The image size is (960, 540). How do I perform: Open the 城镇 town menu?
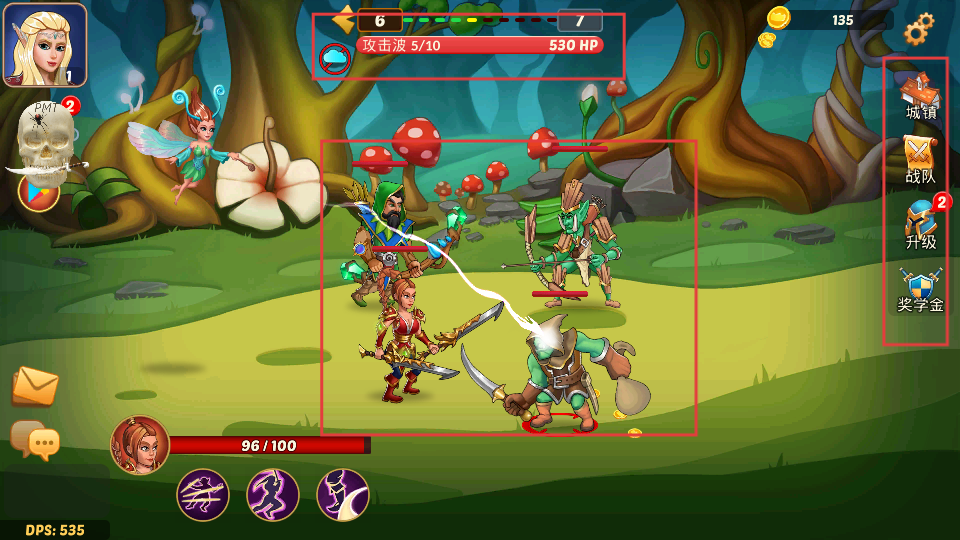coord(920,96)
